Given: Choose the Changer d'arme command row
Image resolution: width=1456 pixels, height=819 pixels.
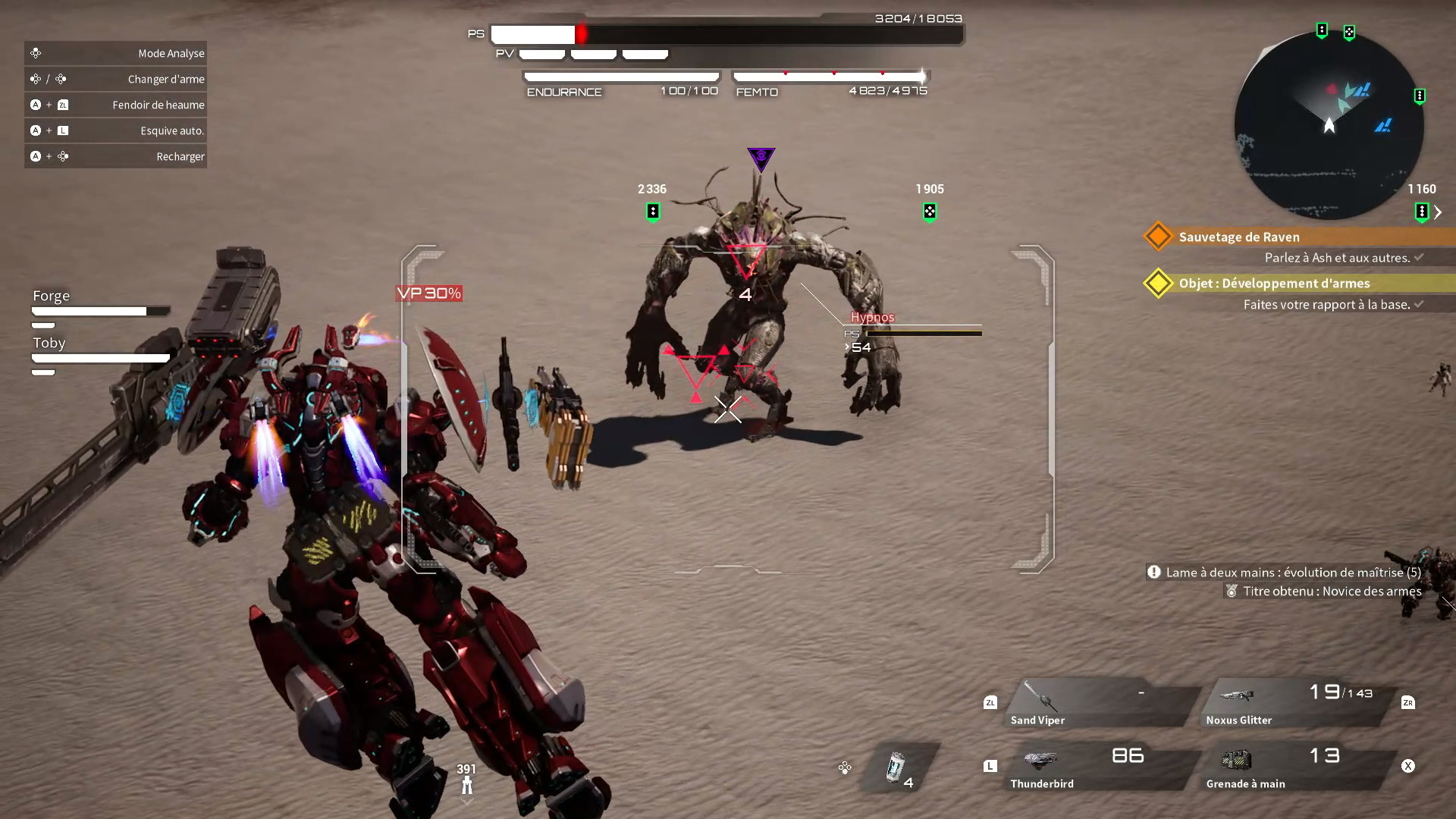Looking at the screenshot, I should pos(115,79).
